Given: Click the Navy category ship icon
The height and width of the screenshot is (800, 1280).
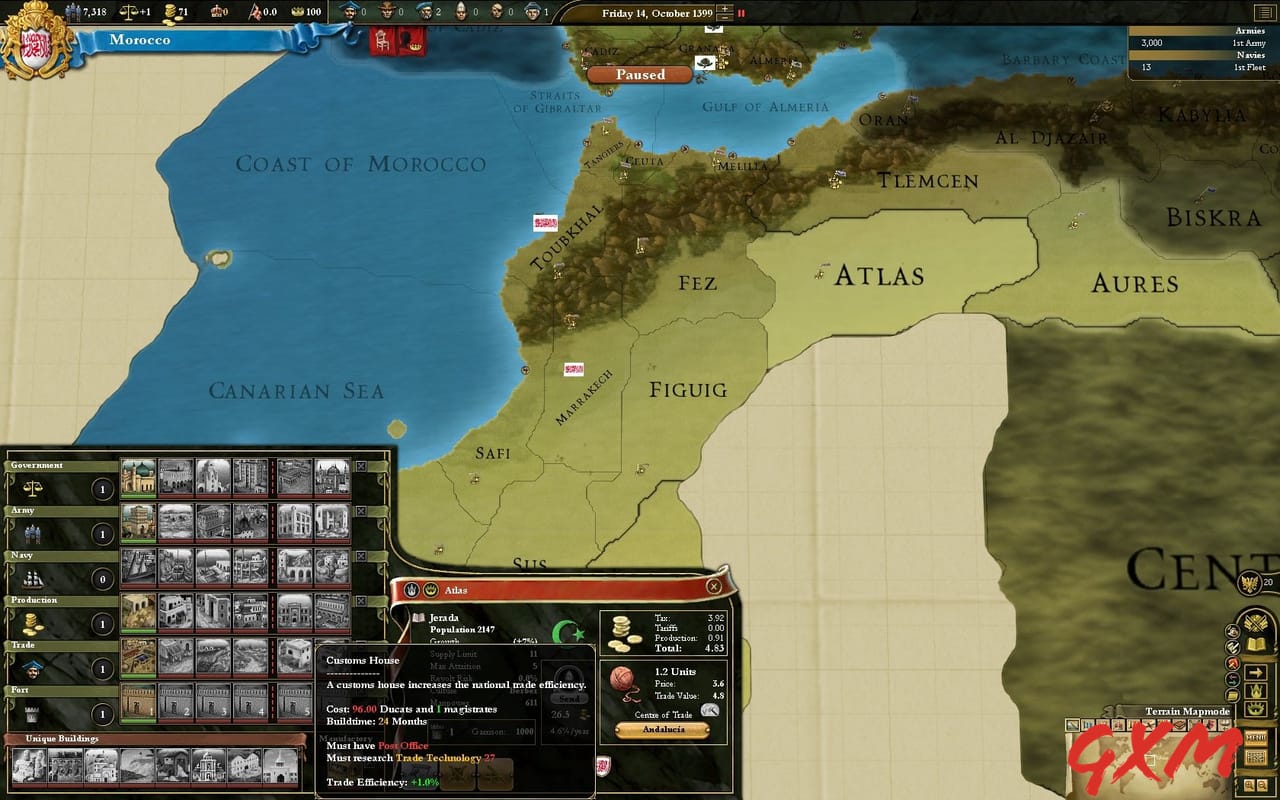Looking at the screenshot, I should [x=35, y=578].
